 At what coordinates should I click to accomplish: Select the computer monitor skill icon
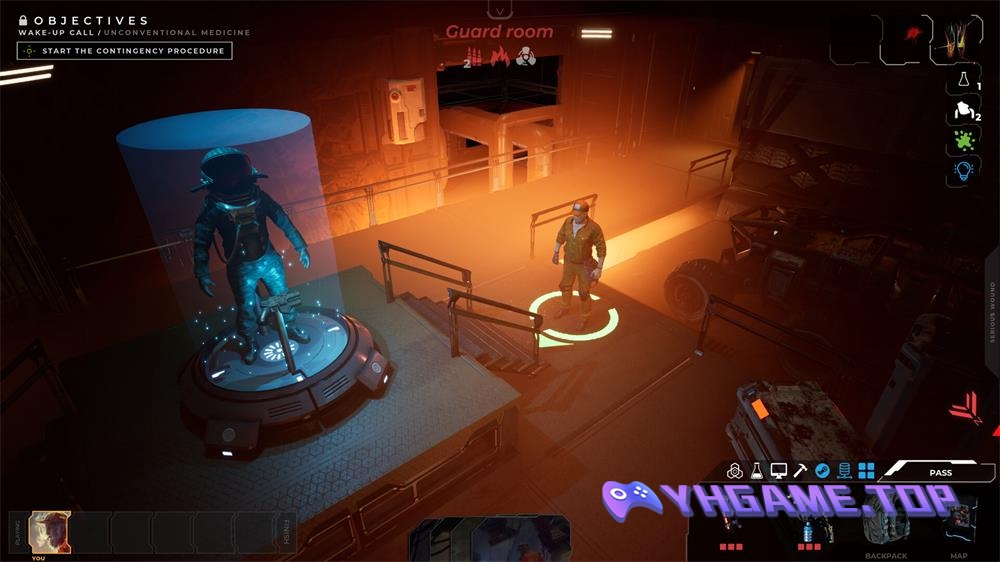click(779, 470)
